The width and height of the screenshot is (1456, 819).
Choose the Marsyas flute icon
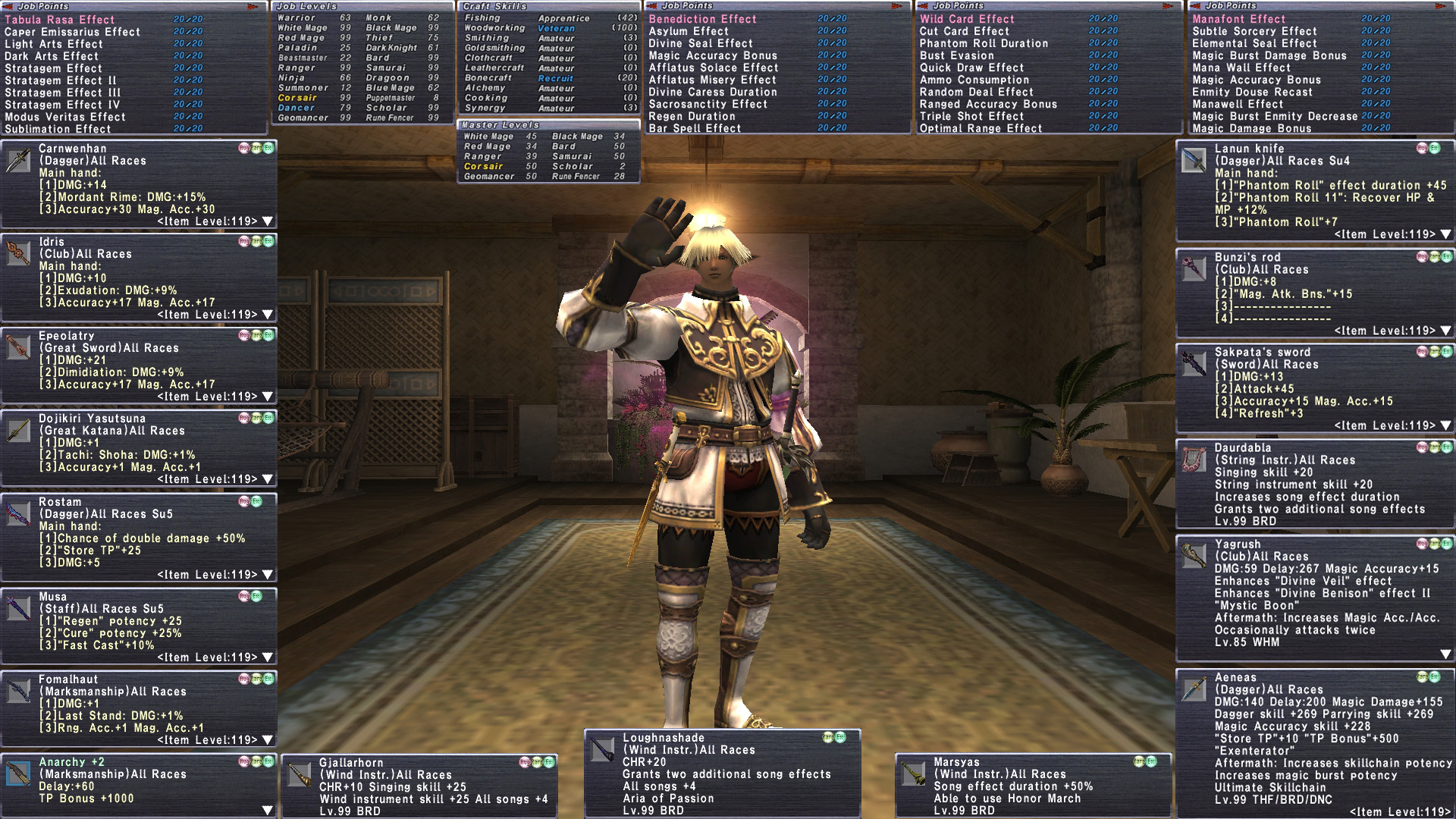pyautogui.click(x=914, y=774)
